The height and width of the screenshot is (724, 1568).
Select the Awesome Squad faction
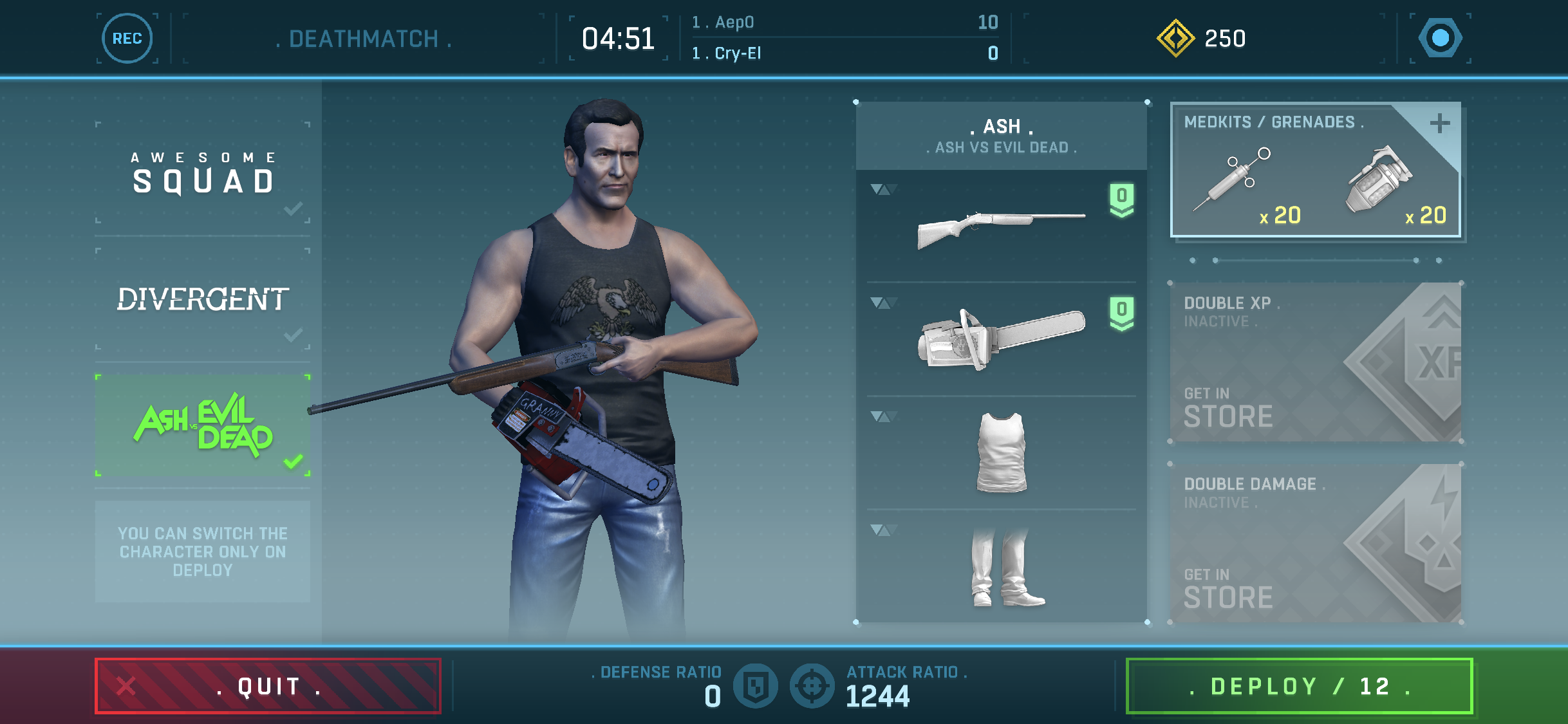(203, 172)
